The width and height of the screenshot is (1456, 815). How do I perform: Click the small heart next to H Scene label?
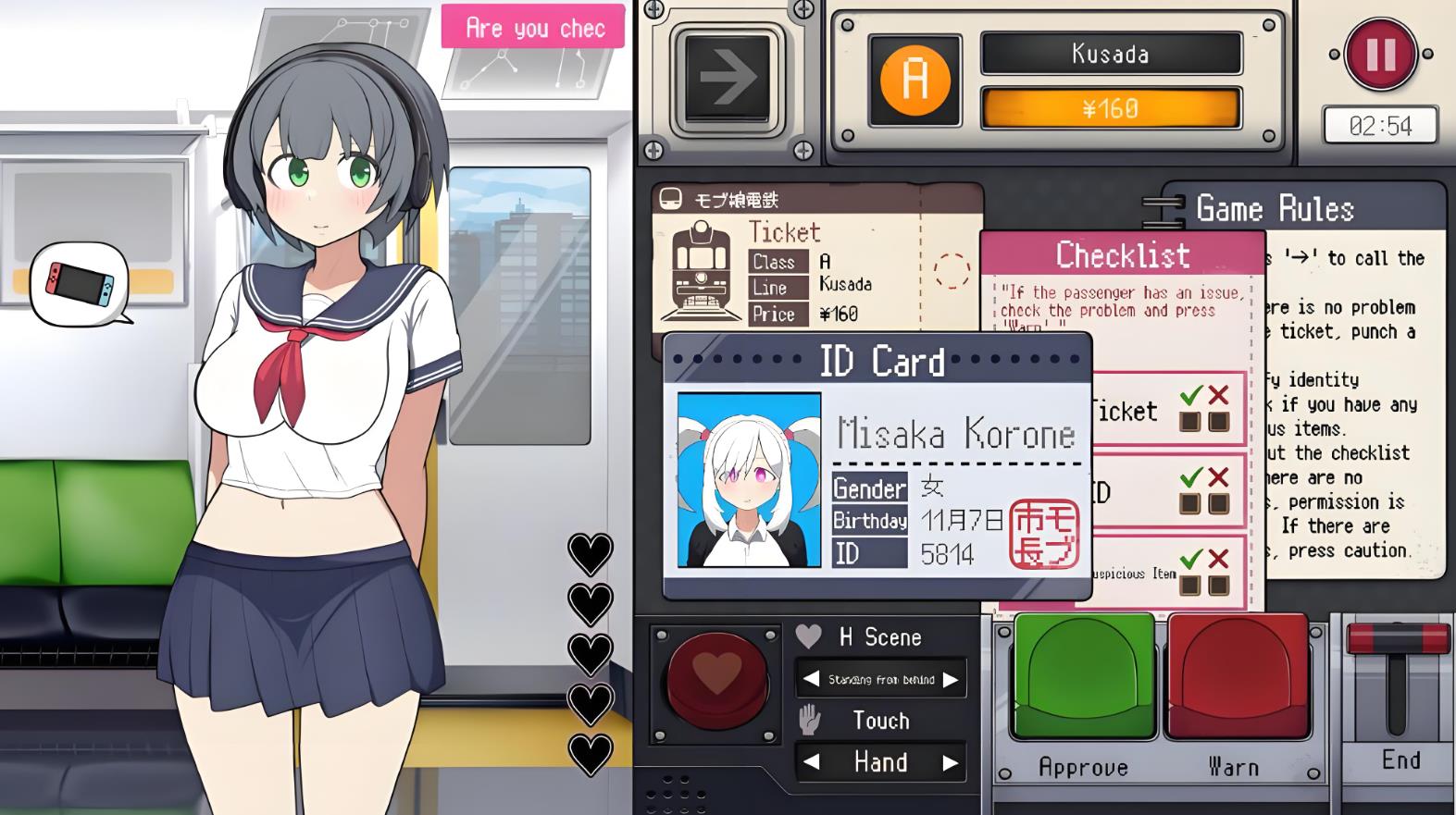coord(809,636)
